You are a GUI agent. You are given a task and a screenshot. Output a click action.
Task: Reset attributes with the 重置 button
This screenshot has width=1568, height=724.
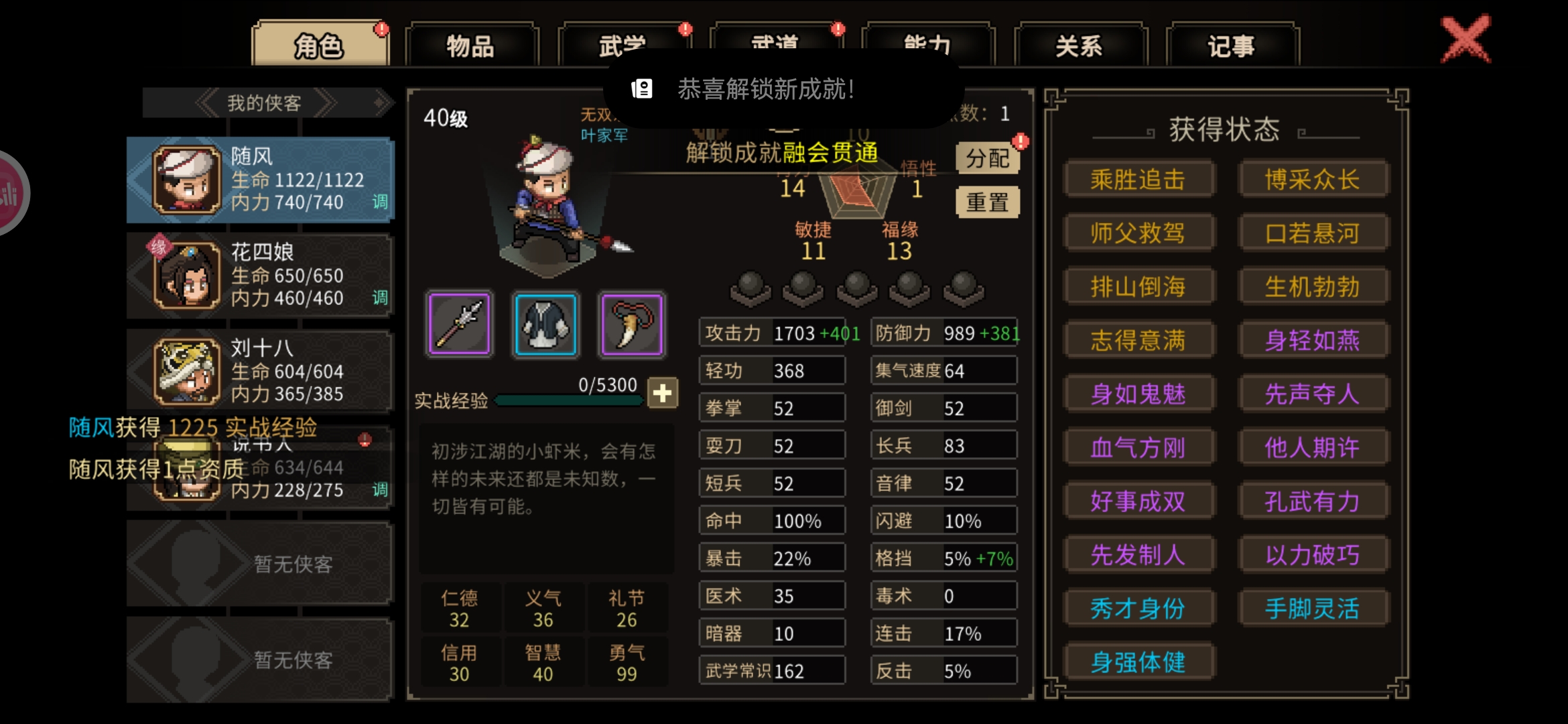pyautogui.click(x=987, y=202)
